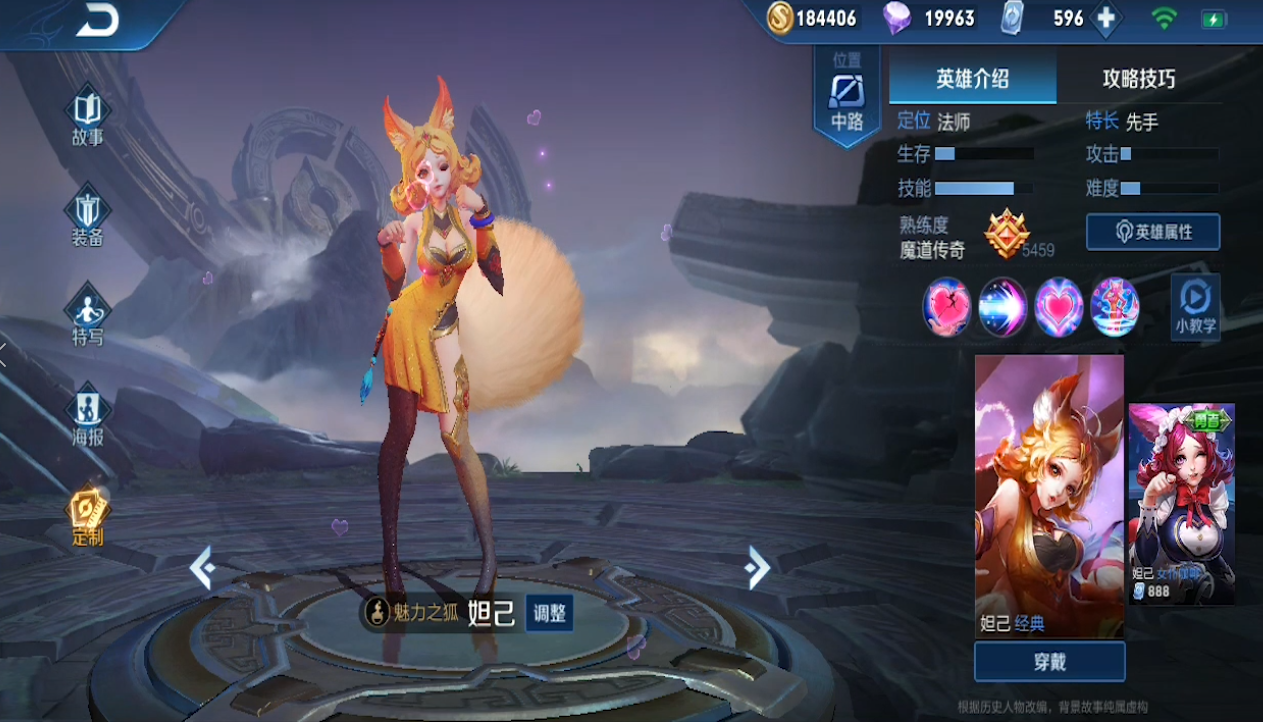The width and height of the screenshot is (1263, 722).
Task: View the pink heart skill icon
Action: [1058, 307]
